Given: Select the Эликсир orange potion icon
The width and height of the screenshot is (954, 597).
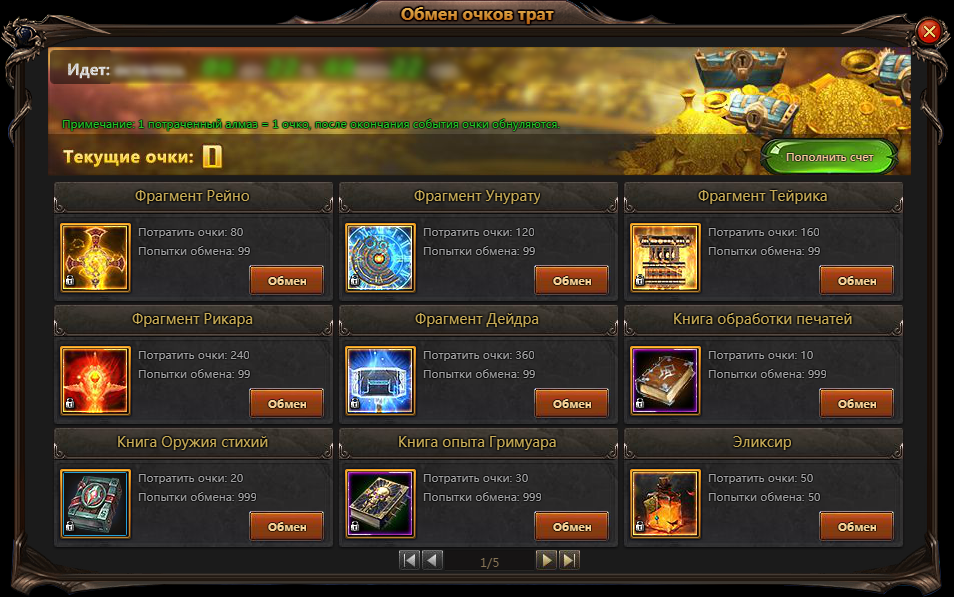Looking at the screenshot, I should (x=666, y=504).
